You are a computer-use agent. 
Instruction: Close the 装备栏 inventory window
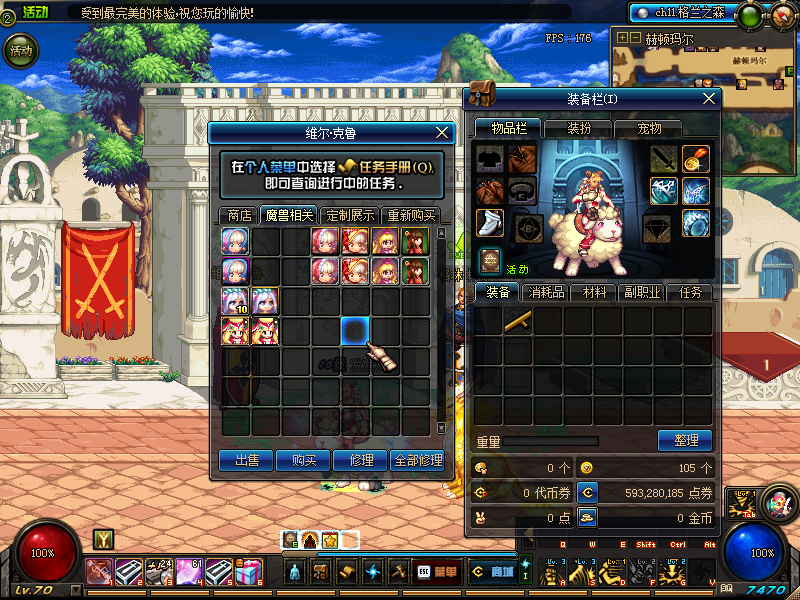pos(710,98)
